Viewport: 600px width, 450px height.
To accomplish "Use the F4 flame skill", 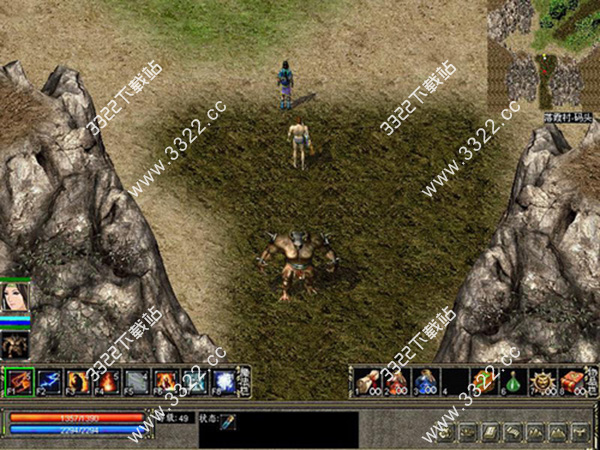I will click(x=107, y=381).
